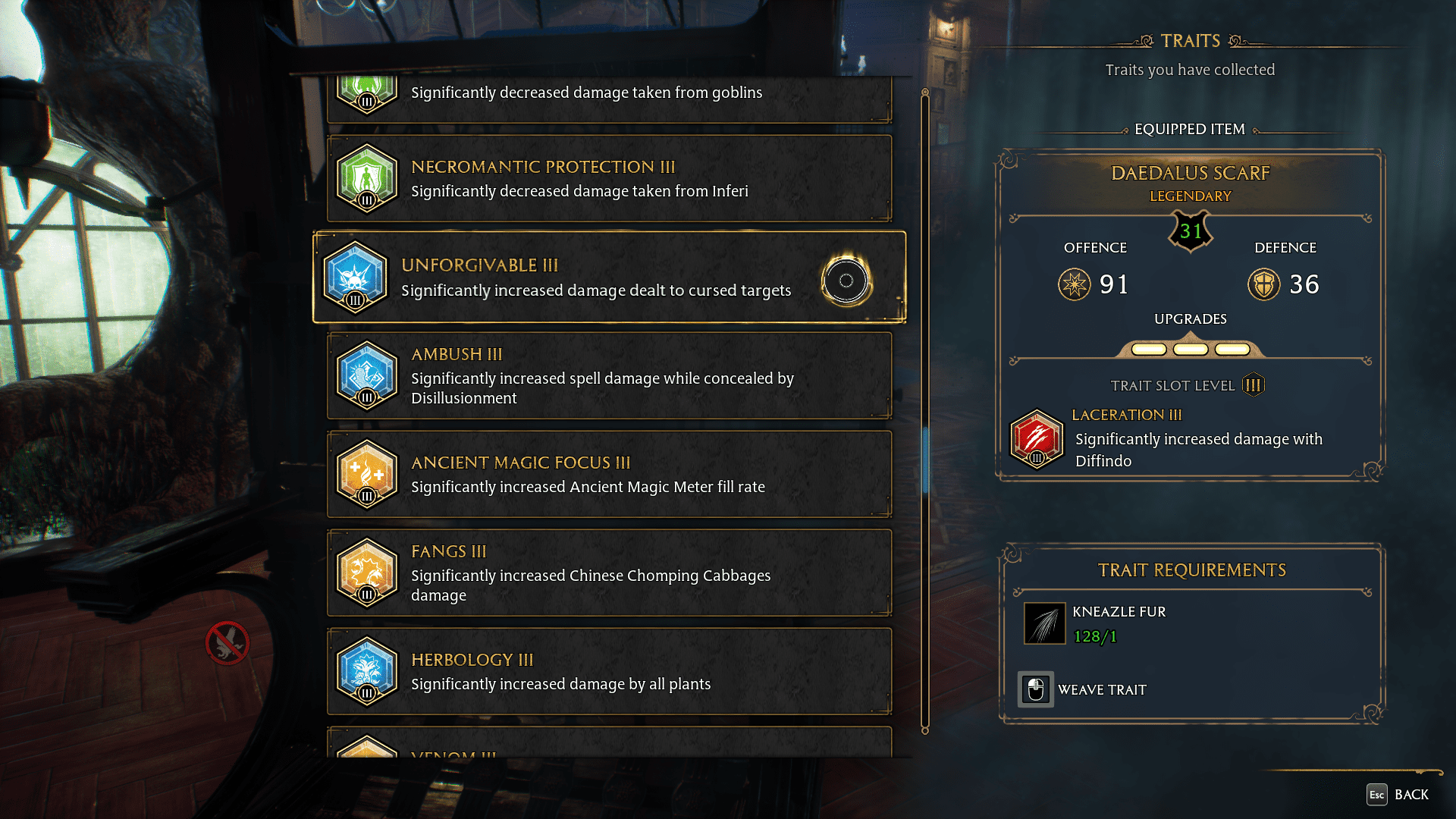This screenshot has width=1456, height=819.
Task: Toggle selection circle beside Unforgivable III
Action: coord(846,281)
